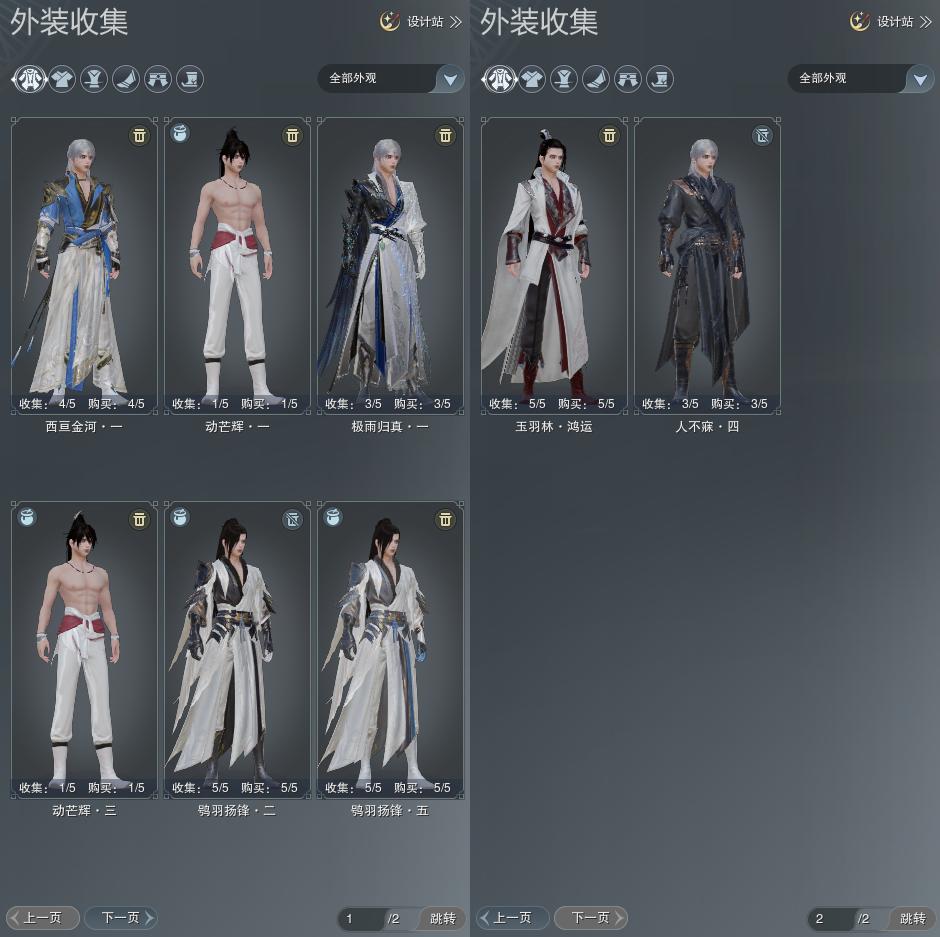Select the 鸮羽扬锋·二 outfit card
940x937 pixels.
pyautogui.click(x=237, y=649)
